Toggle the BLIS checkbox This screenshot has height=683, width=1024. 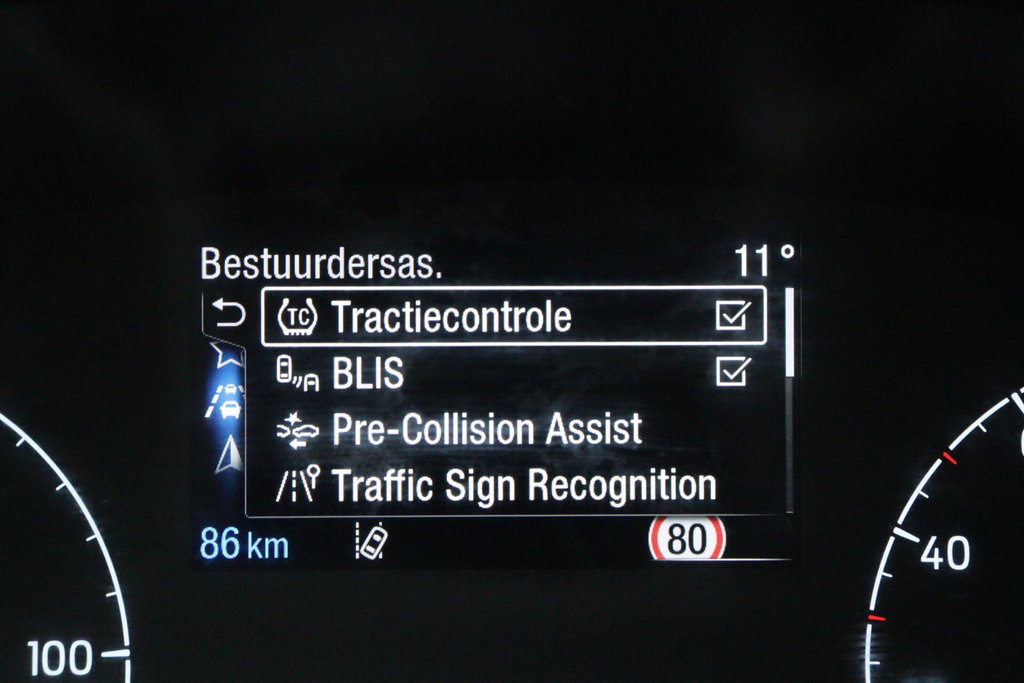(732, 372)
